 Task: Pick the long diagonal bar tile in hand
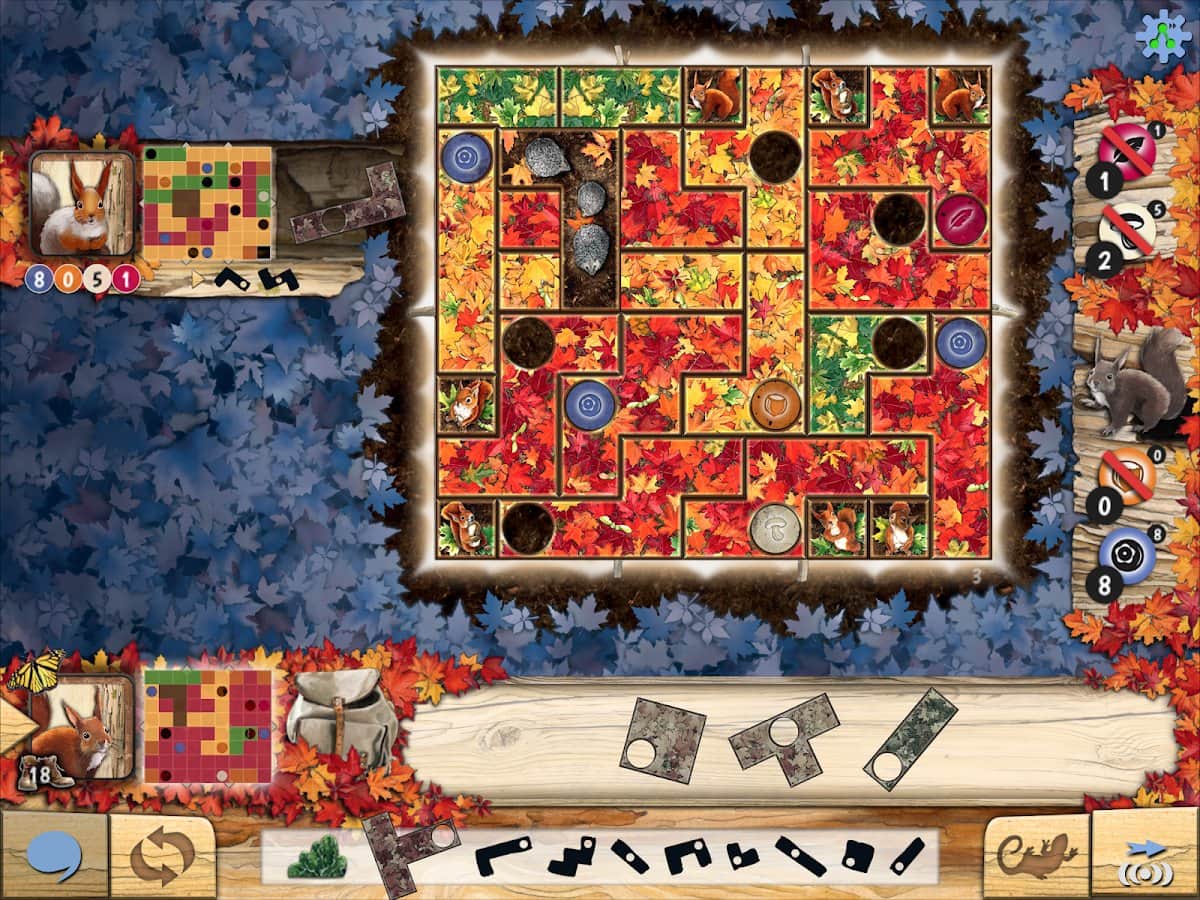click(909, 739)
